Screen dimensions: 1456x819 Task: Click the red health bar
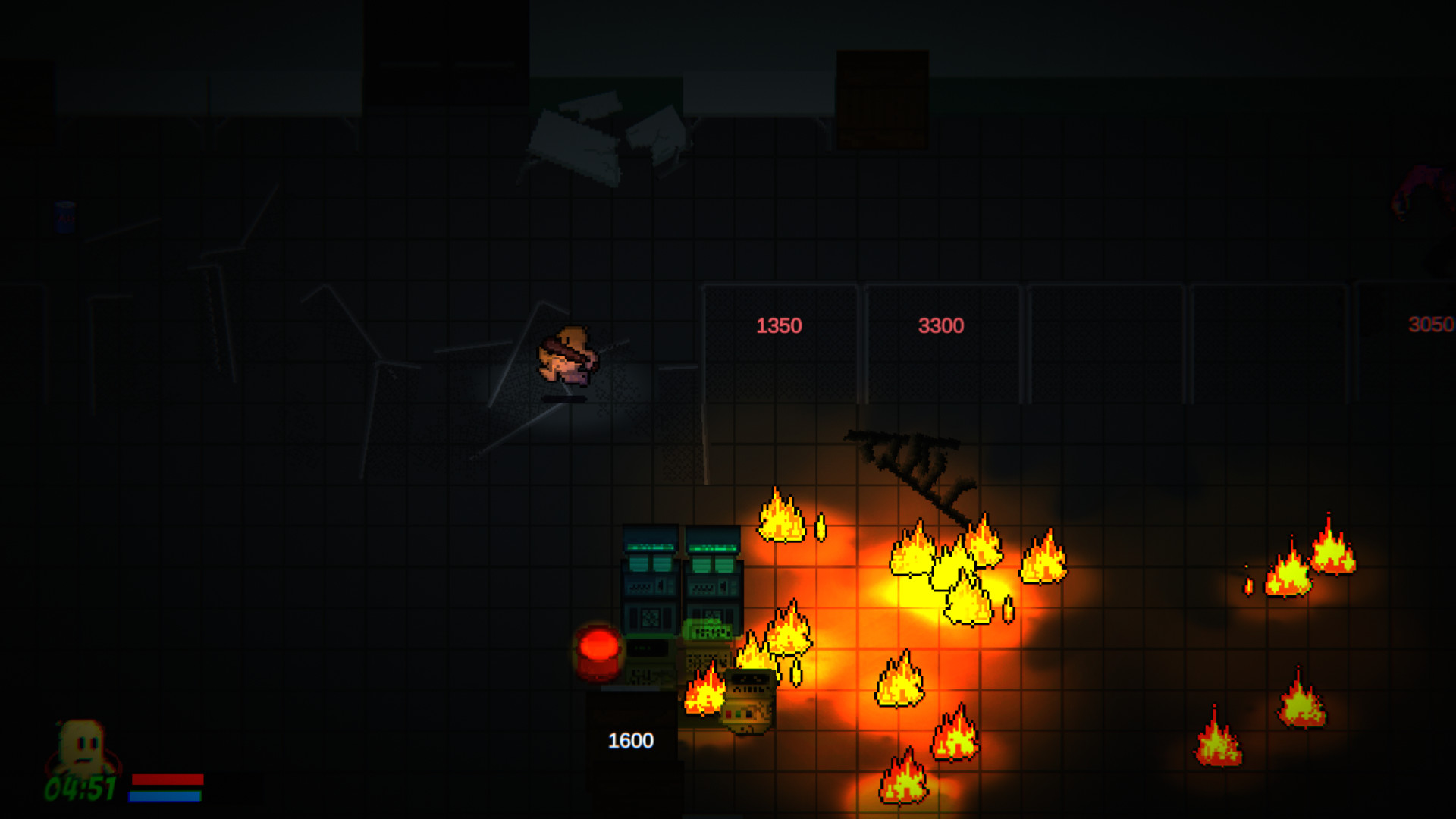coord(168,780)
